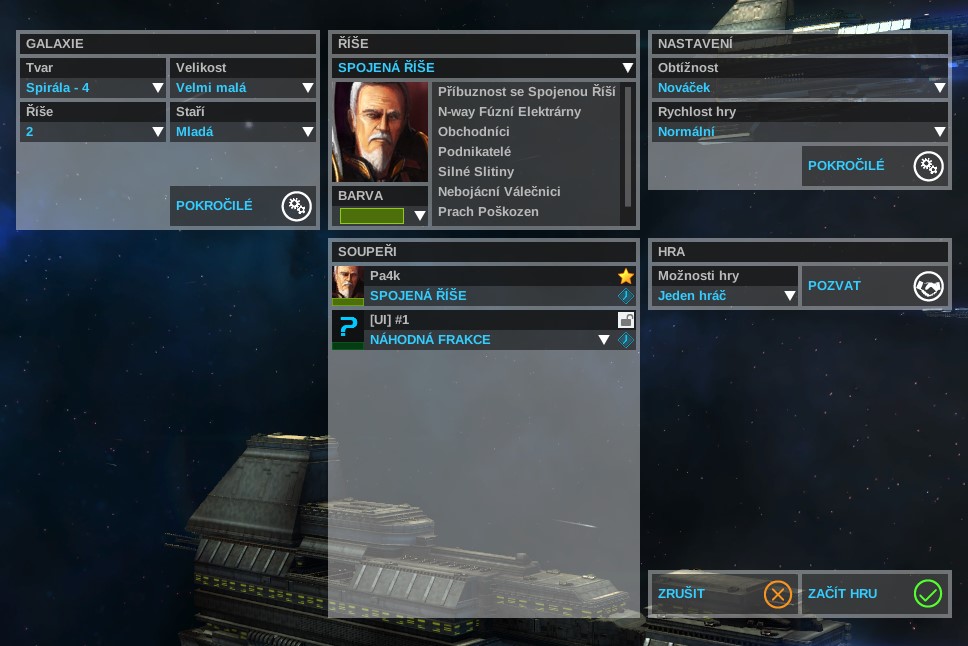Open the Tvar galaxy shape dropdown
Screen dimensions: 968x646
(93, 88)
